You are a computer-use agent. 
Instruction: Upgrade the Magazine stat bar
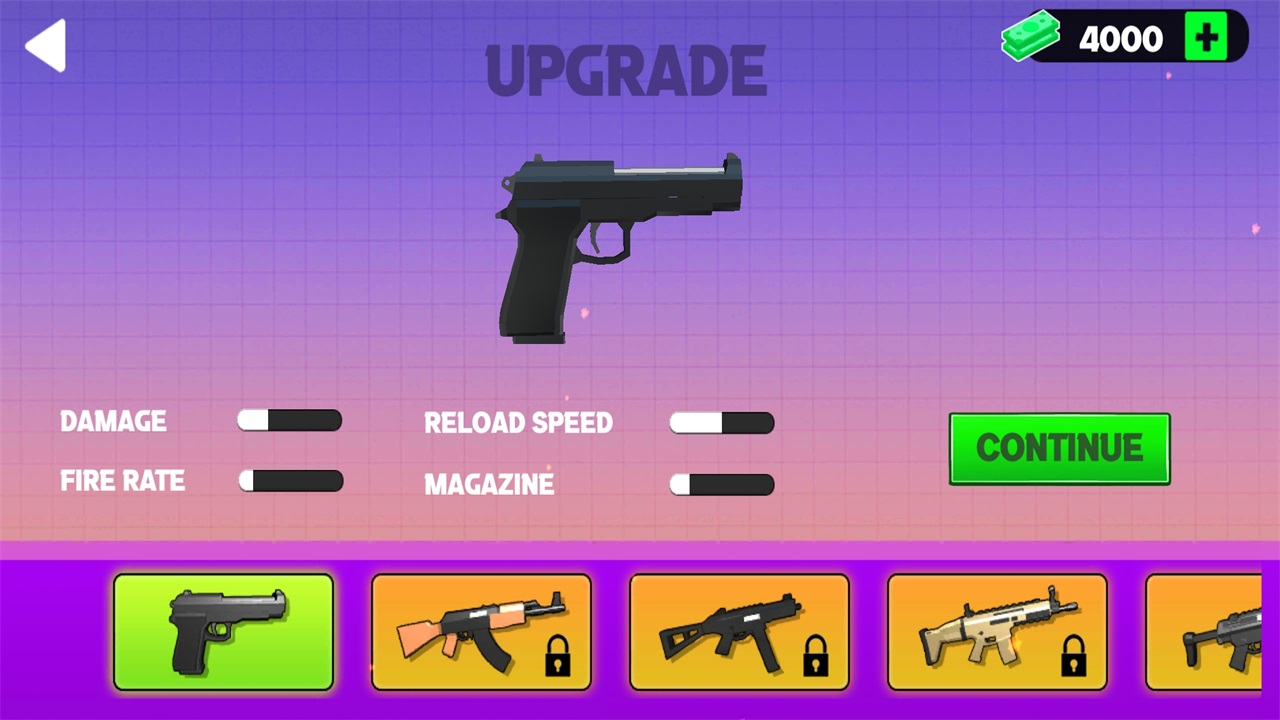coord(722,485)
